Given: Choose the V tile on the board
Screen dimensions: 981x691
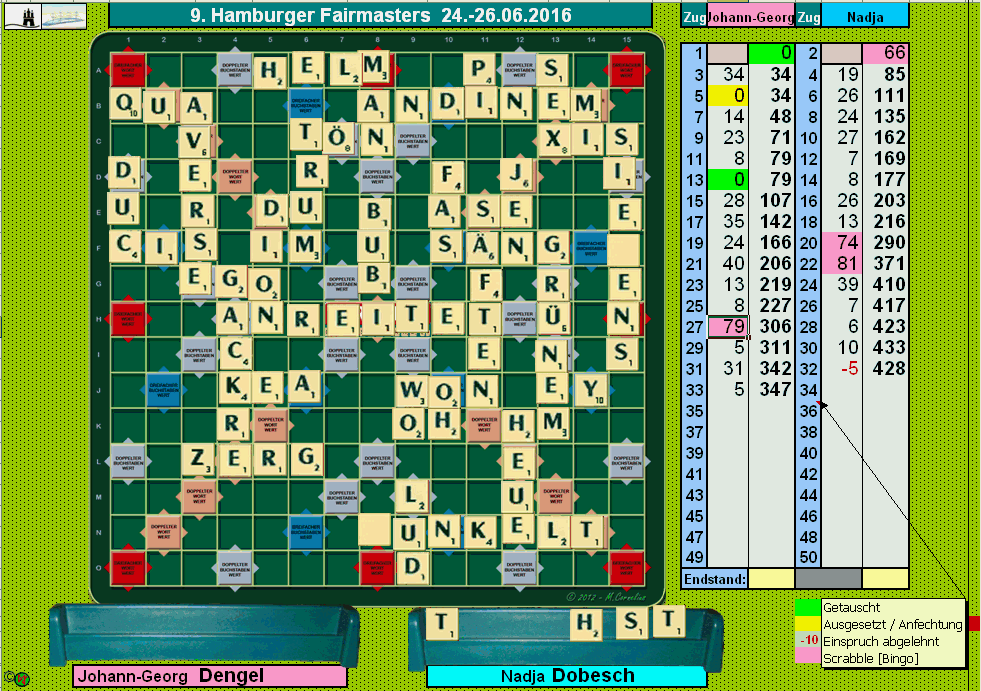Looking at the screenshot, I should (x=198, y=140).
